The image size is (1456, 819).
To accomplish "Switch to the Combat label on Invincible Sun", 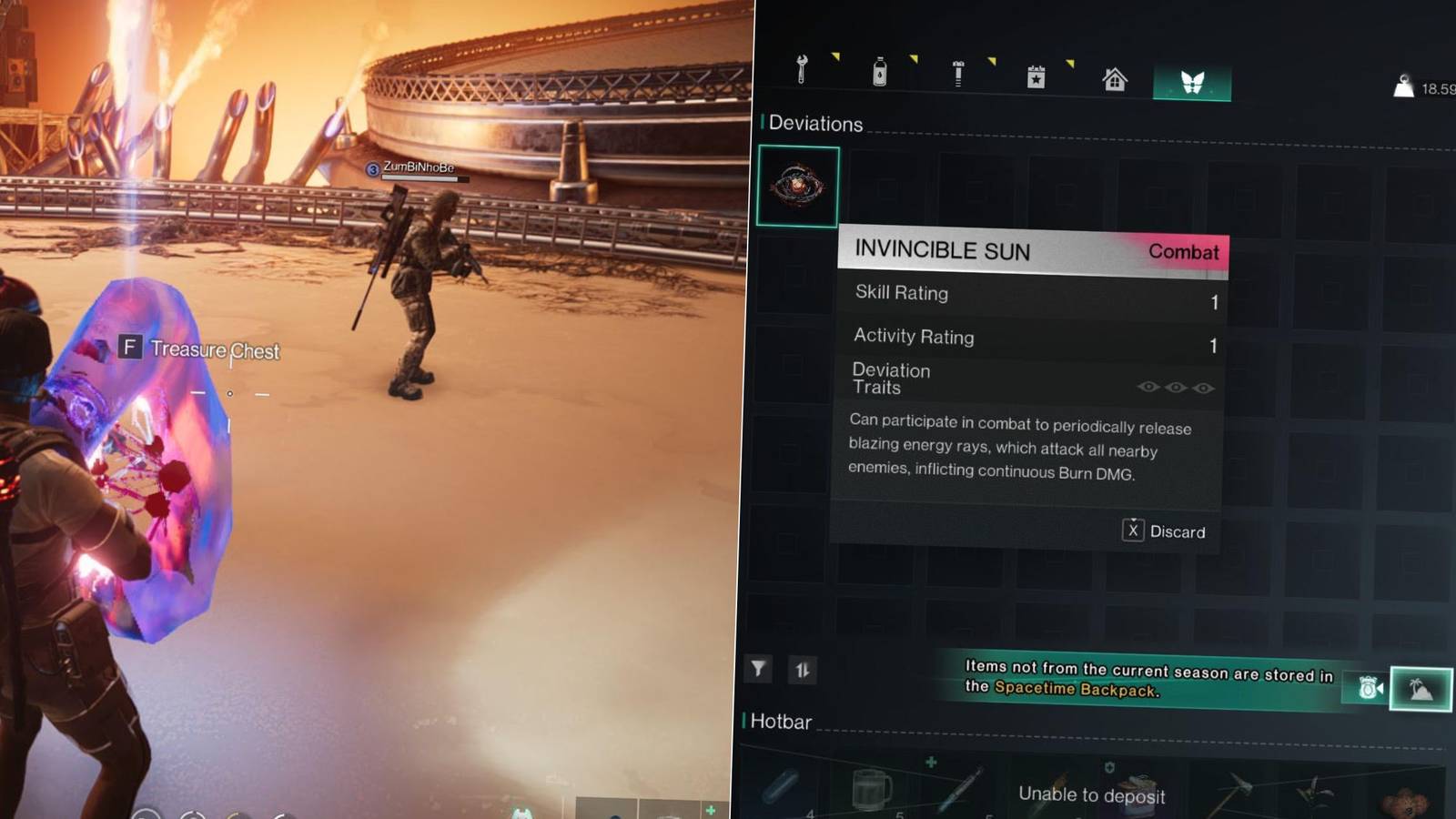I will coord(1184,253).
